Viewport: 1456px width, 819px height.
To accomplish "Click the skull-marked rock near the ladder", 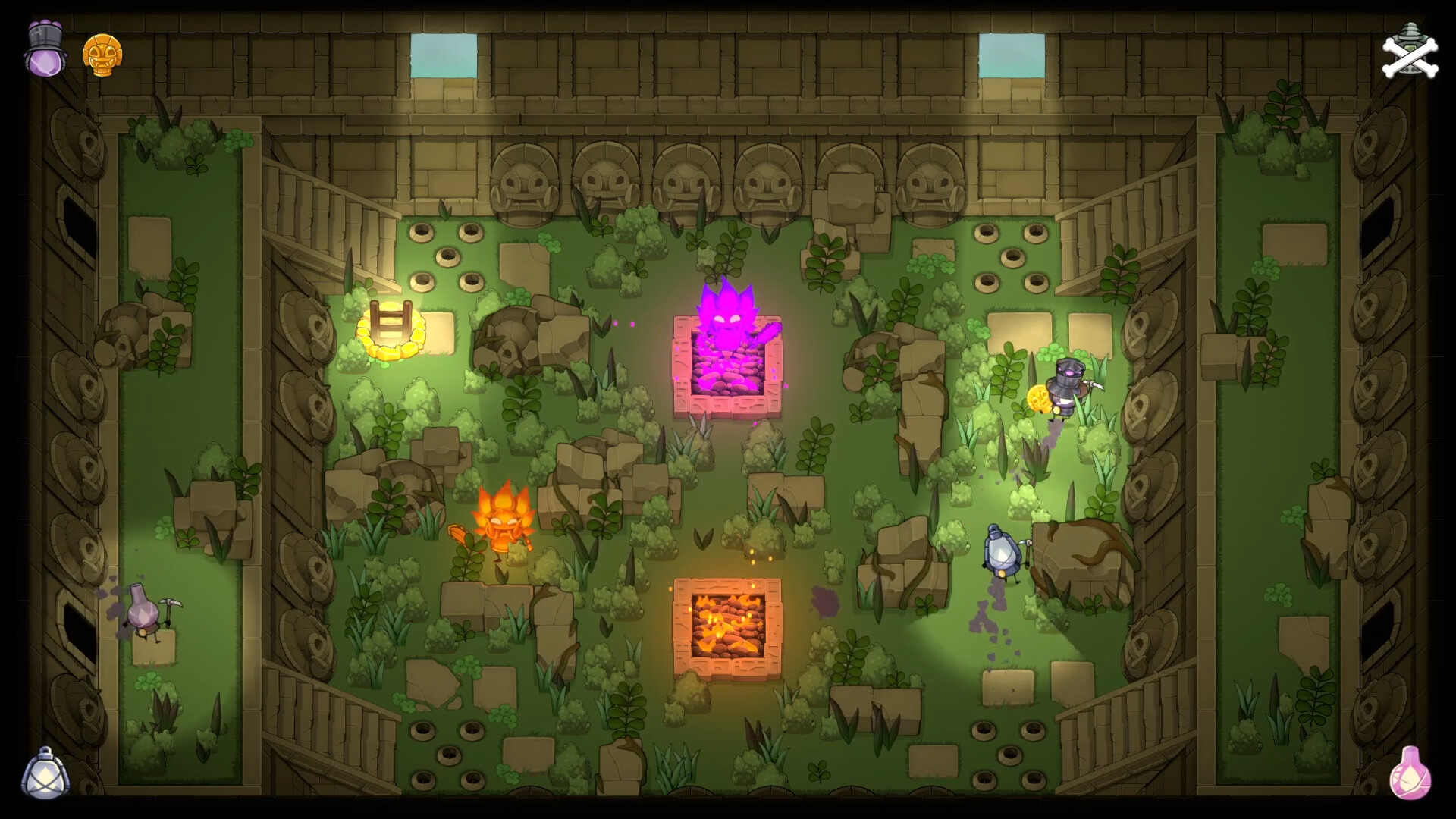I will pos(507,341).
